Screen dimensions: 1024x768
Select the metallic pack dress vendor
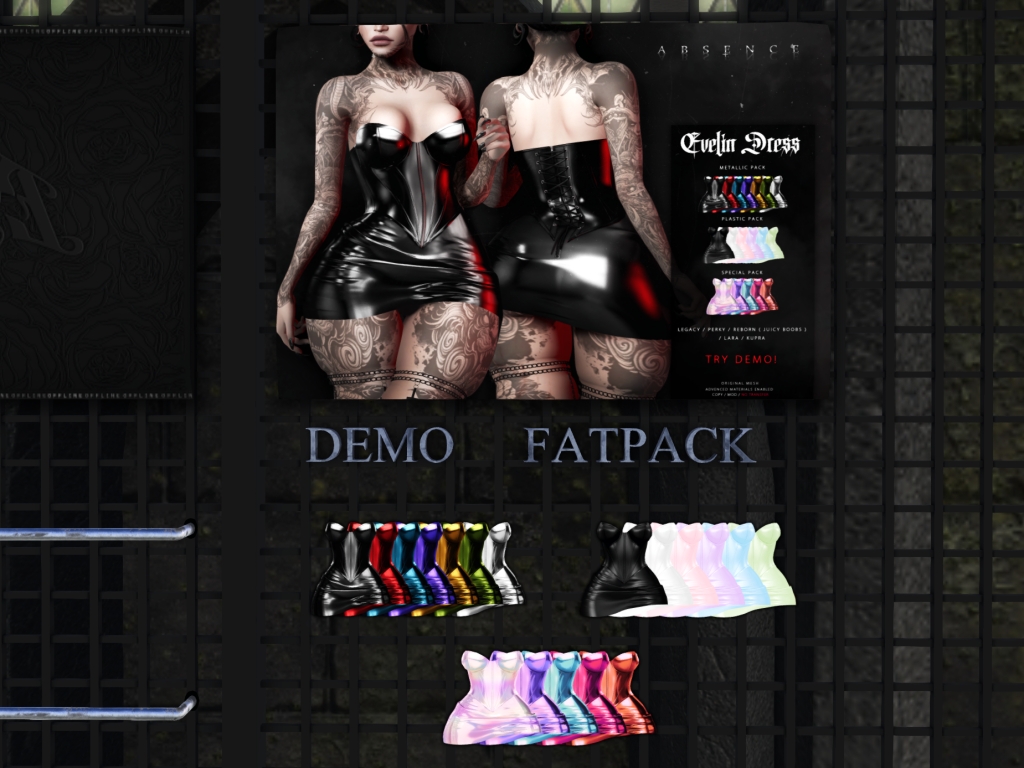tap(420, 567)
